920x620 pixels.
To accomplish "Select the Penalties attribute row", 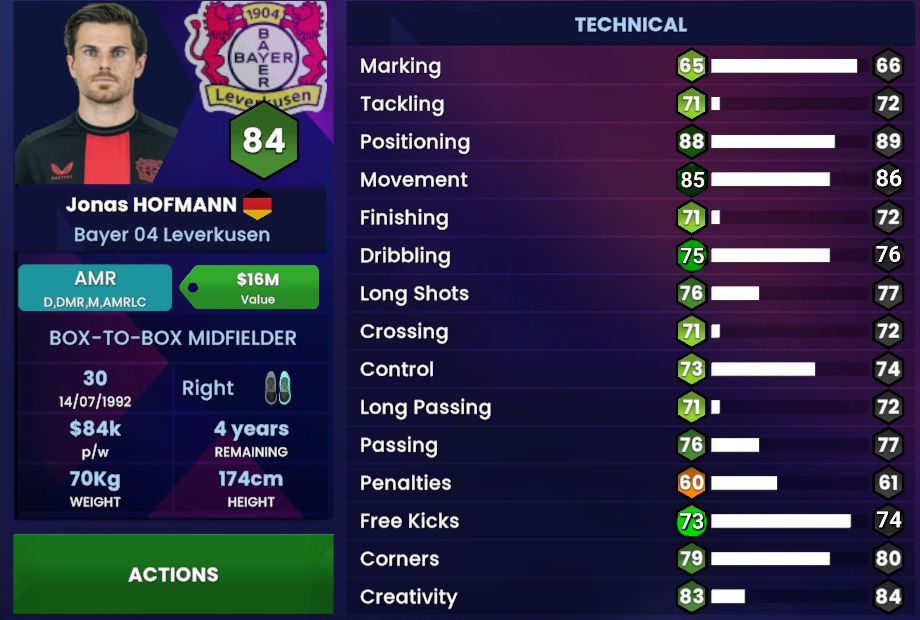I will click(x=630, y=483).
